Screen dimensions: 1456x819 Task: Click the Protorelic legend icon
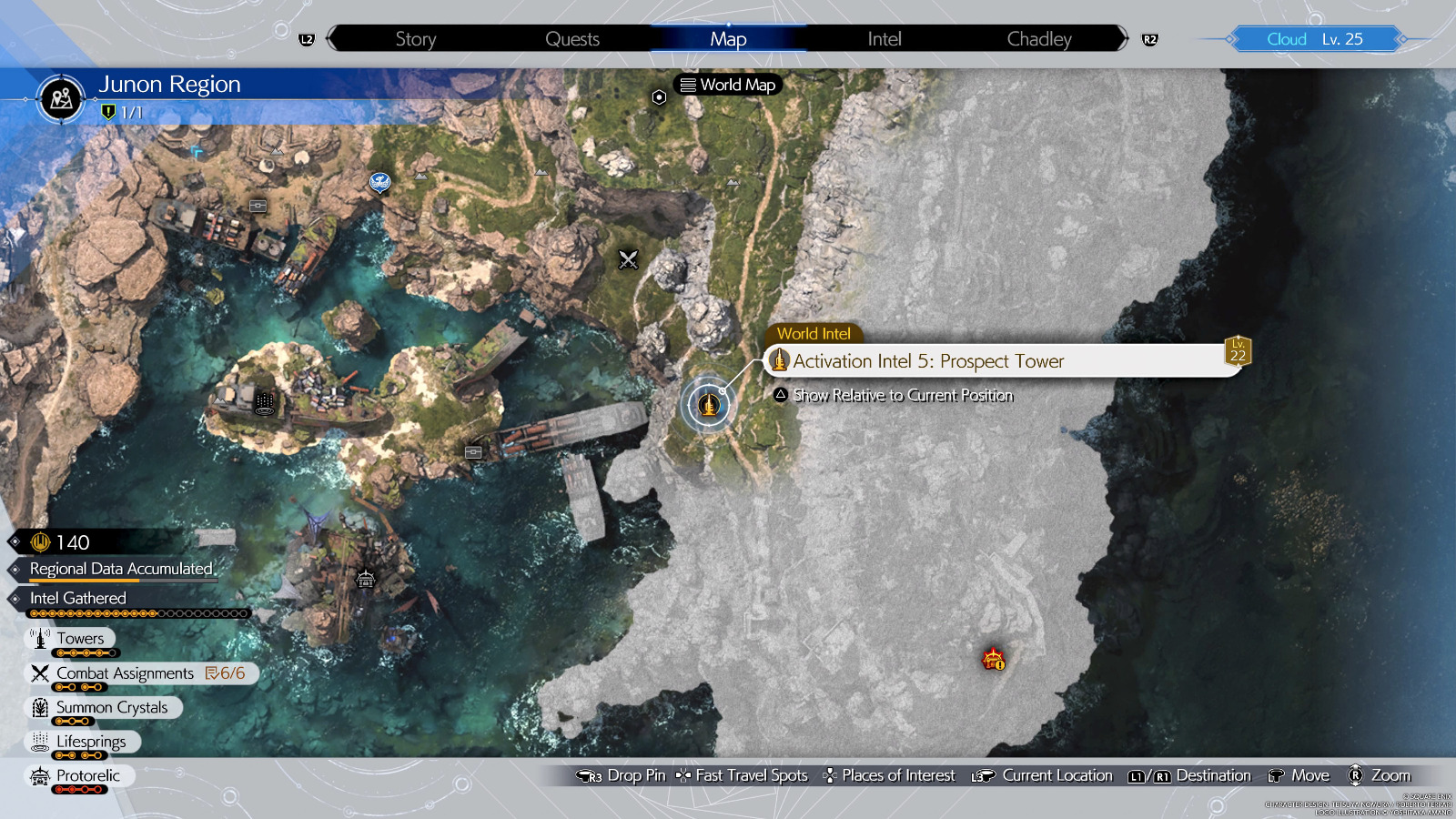tap(38, 776)
